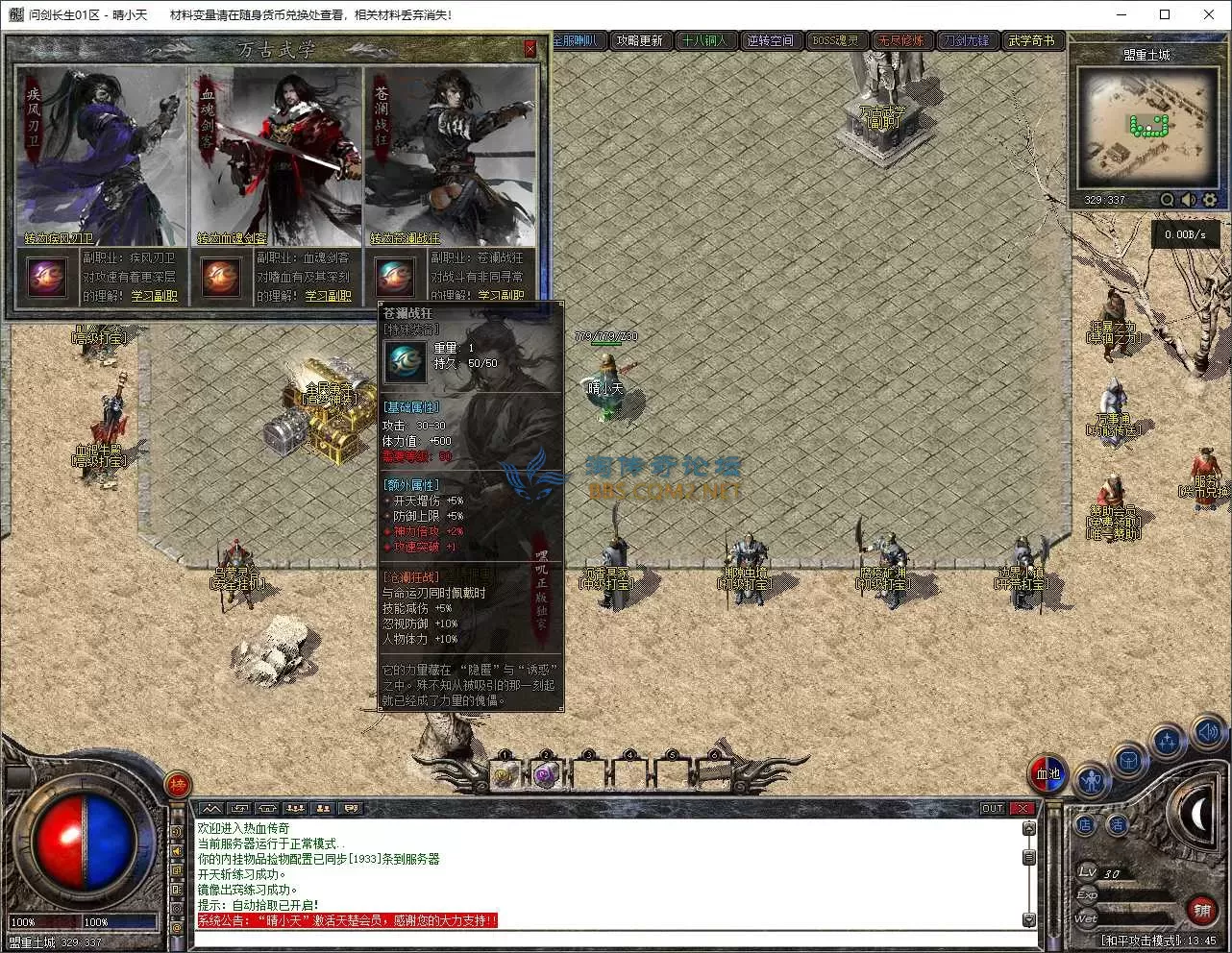The height and width of the screenshot is (953, 1232).
Task: Open minimap gear settings icon
Action: (1210, 200)
